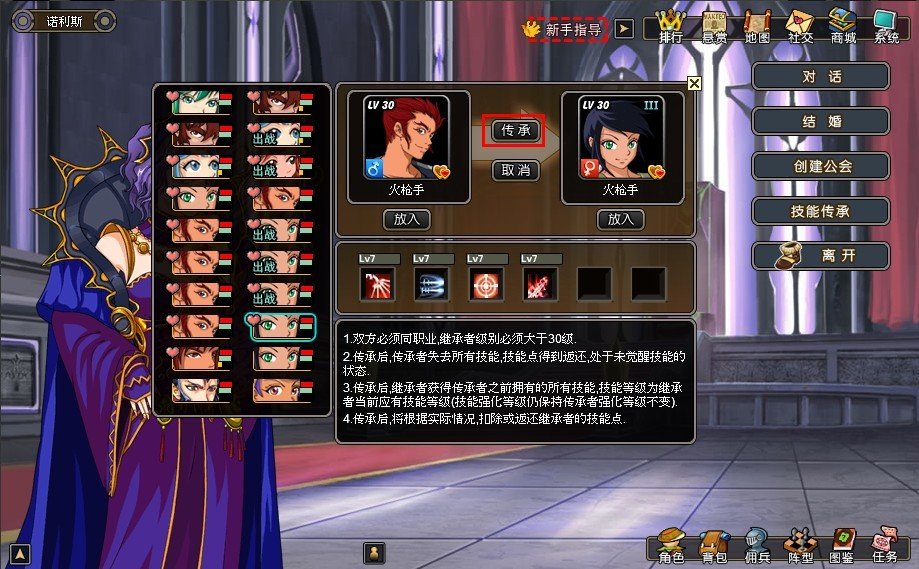
Task: Choose 创建公会 to create a guild
Action: click(821, 166)
